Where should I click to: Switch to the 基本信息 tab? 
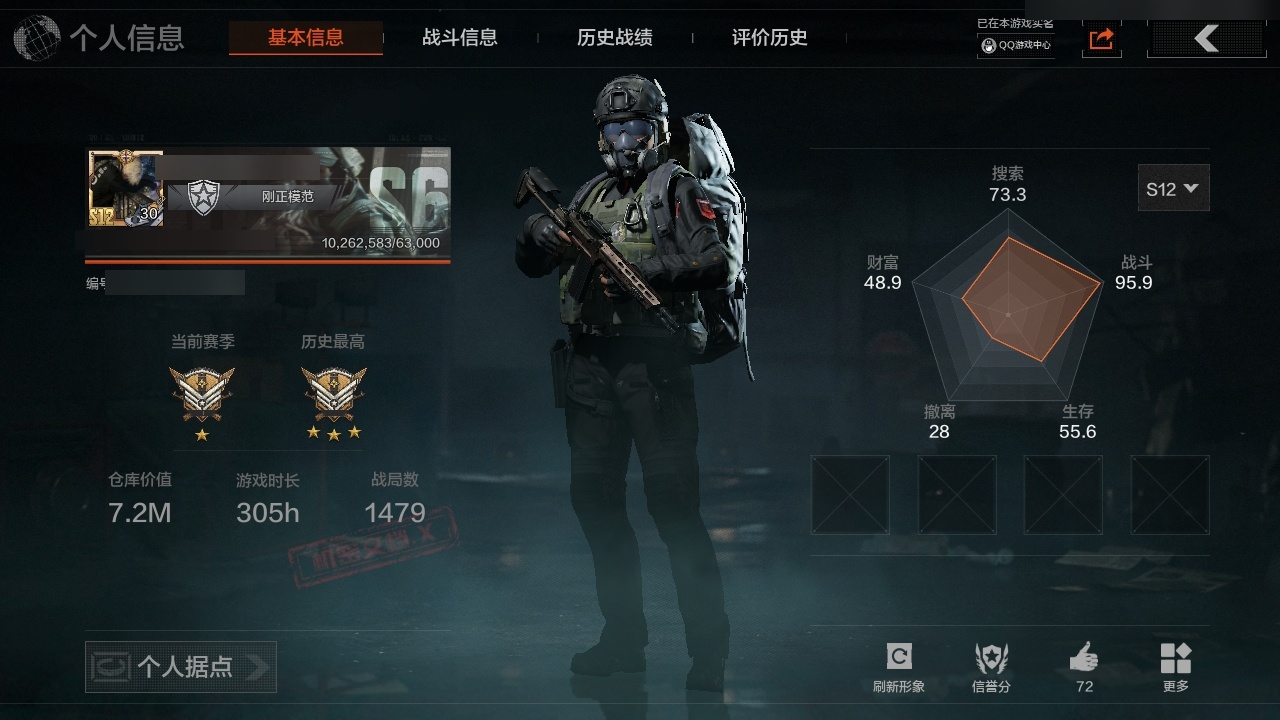305,38
